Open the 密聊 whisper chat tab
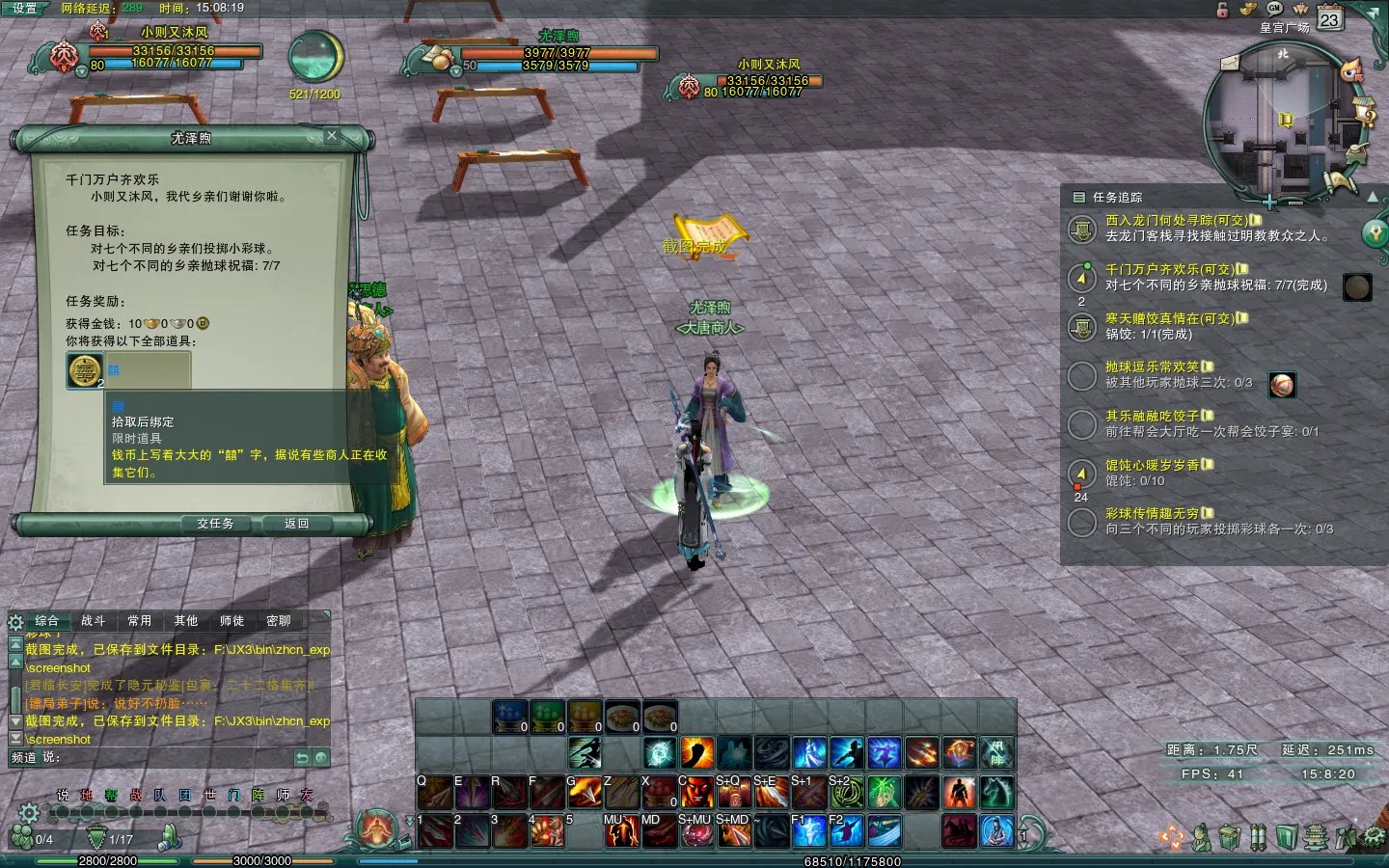This screenshot has width=1389, height=868. [x=279, y=621]
